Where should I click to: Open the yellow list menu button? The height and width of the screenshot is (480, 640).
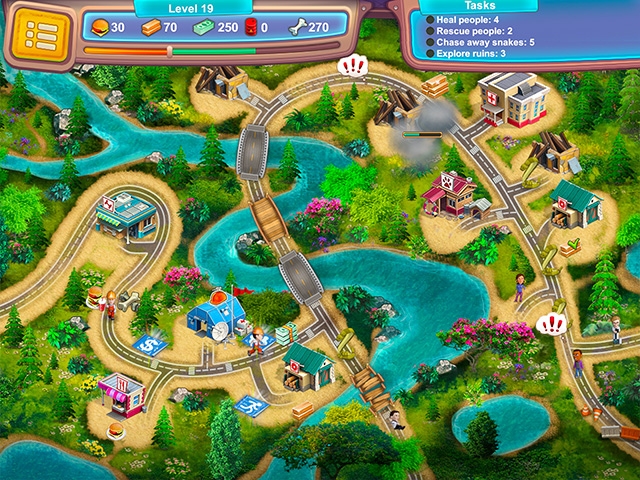tap(41, 33)
